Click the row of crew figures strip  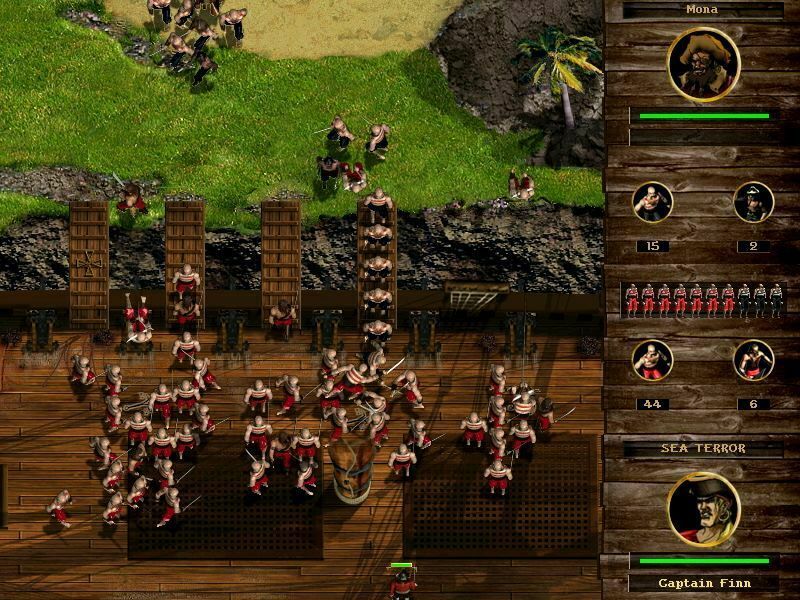tap(702, 300)
